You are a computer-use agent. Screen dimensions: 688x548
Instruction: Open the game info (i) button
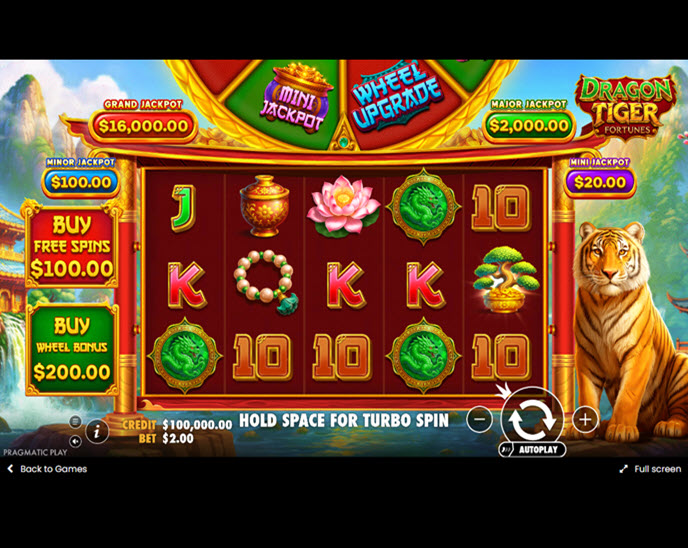click(x=98, y=431)
